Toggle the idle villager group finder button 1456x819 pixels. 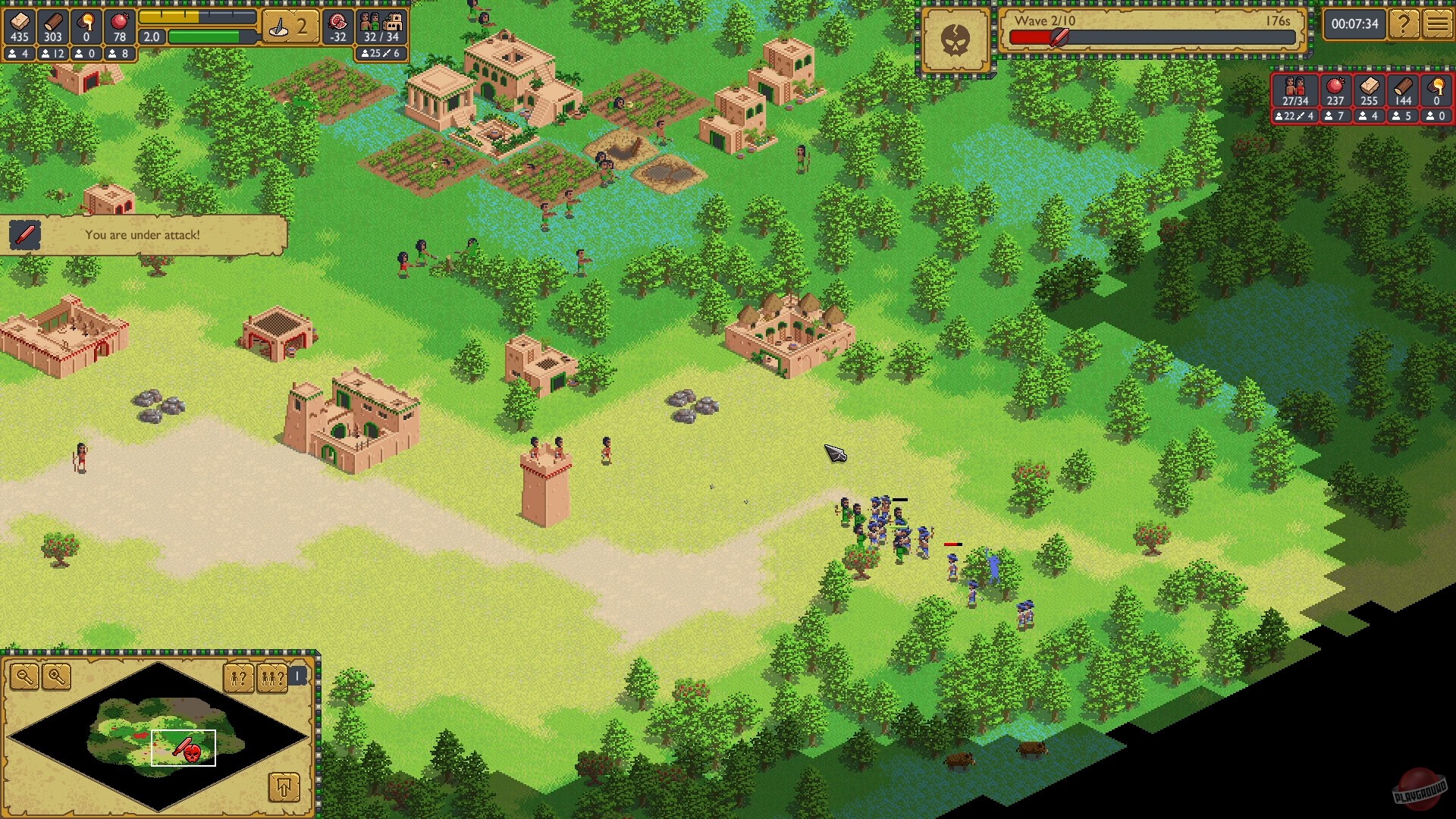[272, 679]
